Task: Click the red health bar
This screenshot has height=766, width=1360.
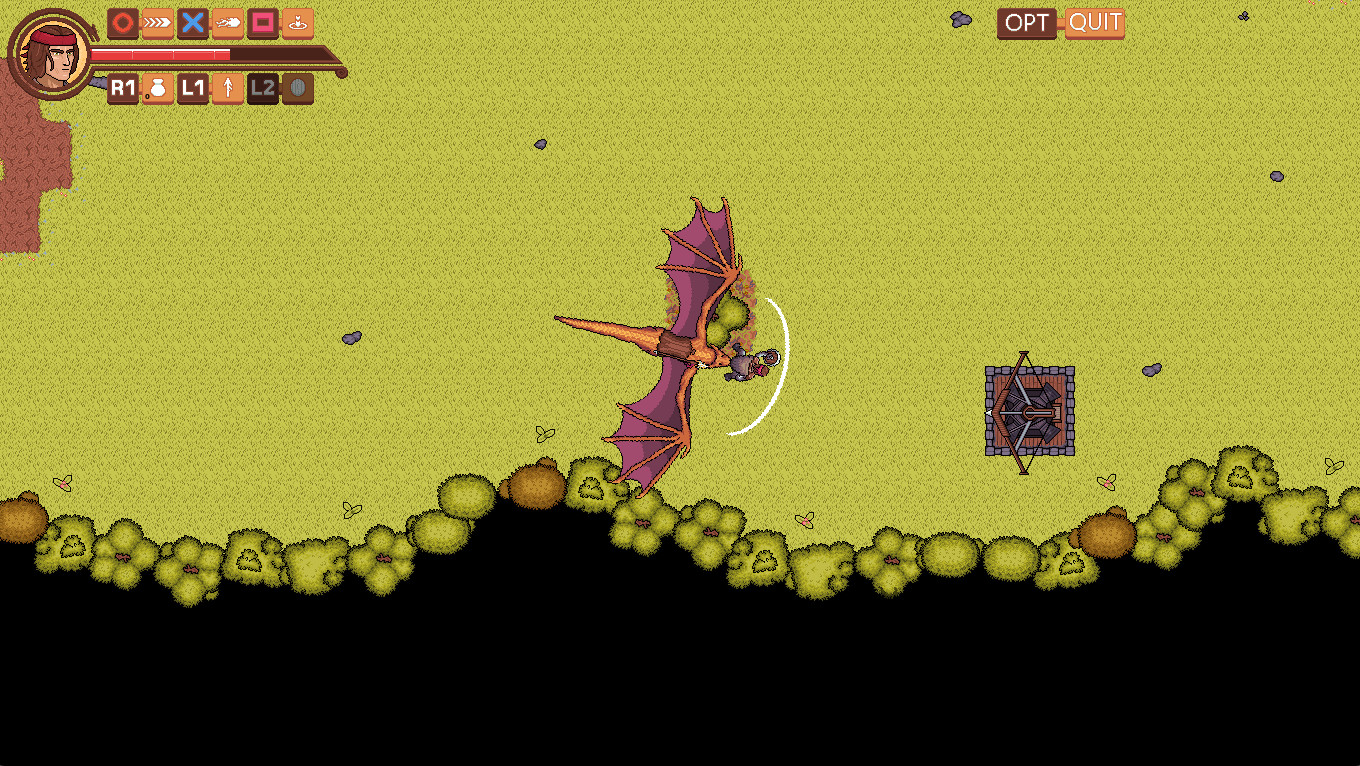Action: [x=160, y=55]
